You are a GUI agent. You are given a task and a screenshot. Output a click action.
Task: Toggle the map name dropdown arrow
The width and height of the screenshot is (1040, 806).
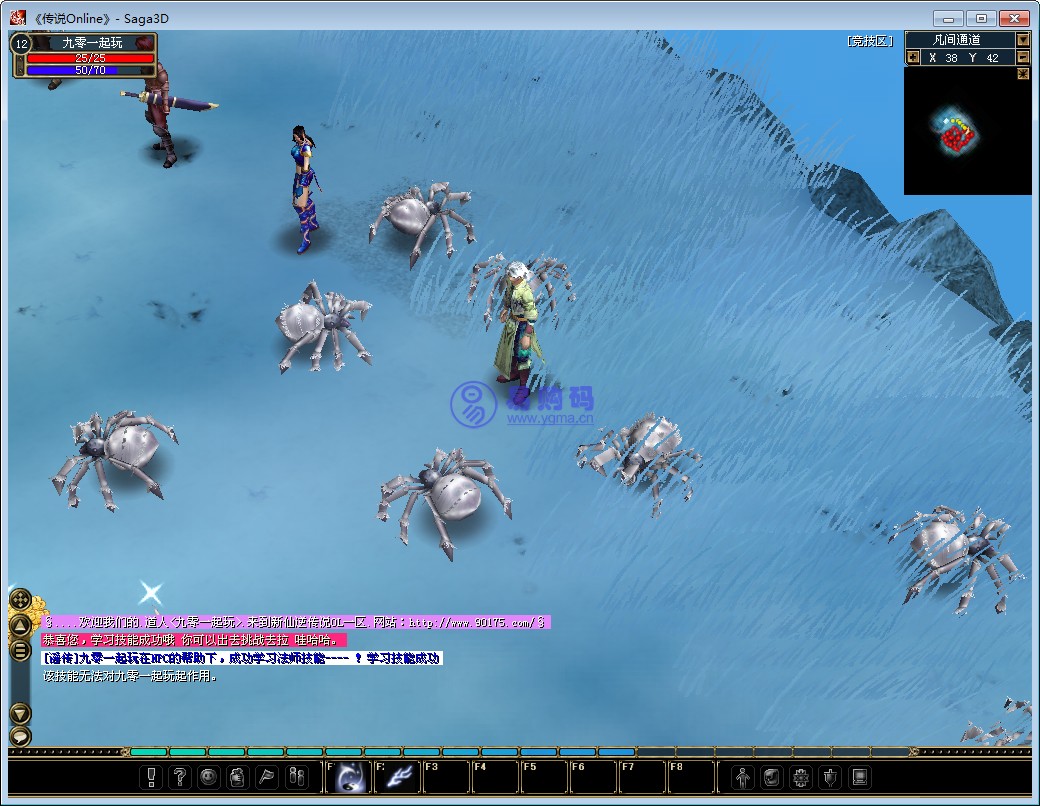pos(1023,40)
